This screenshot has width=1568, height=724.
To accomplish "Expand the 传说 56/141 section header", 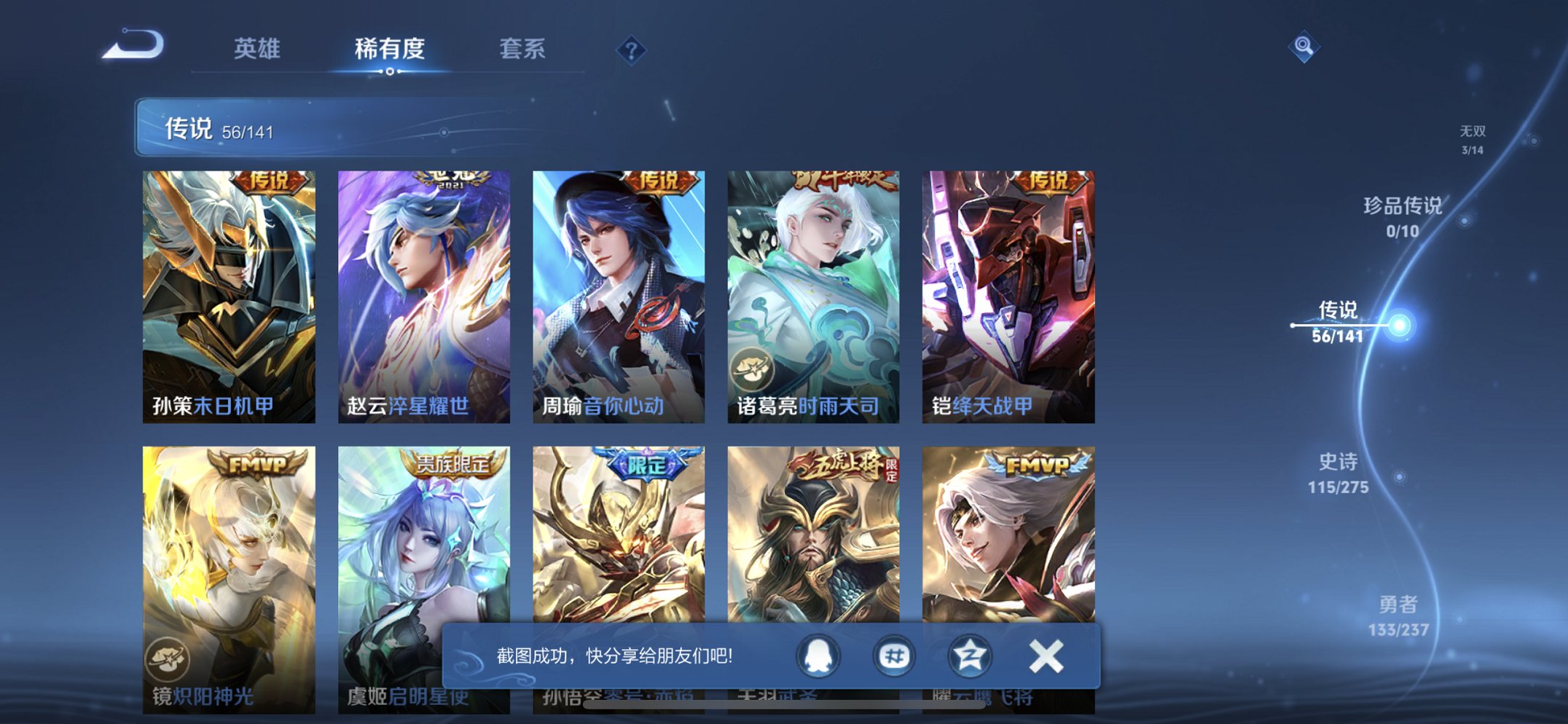I will [x=219, y=129].
